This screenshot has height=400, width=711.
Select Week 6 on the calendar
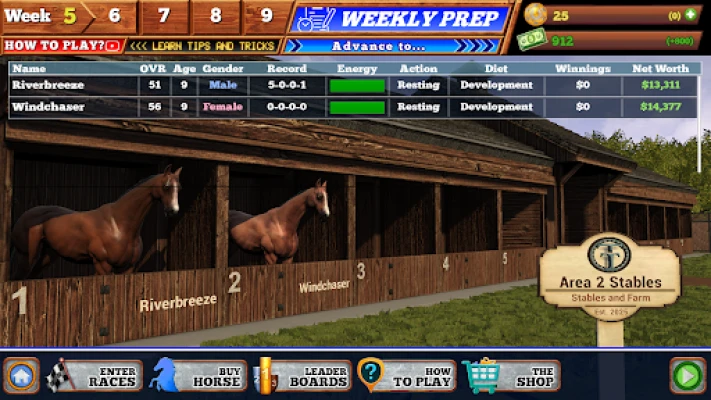pos(114,16)
